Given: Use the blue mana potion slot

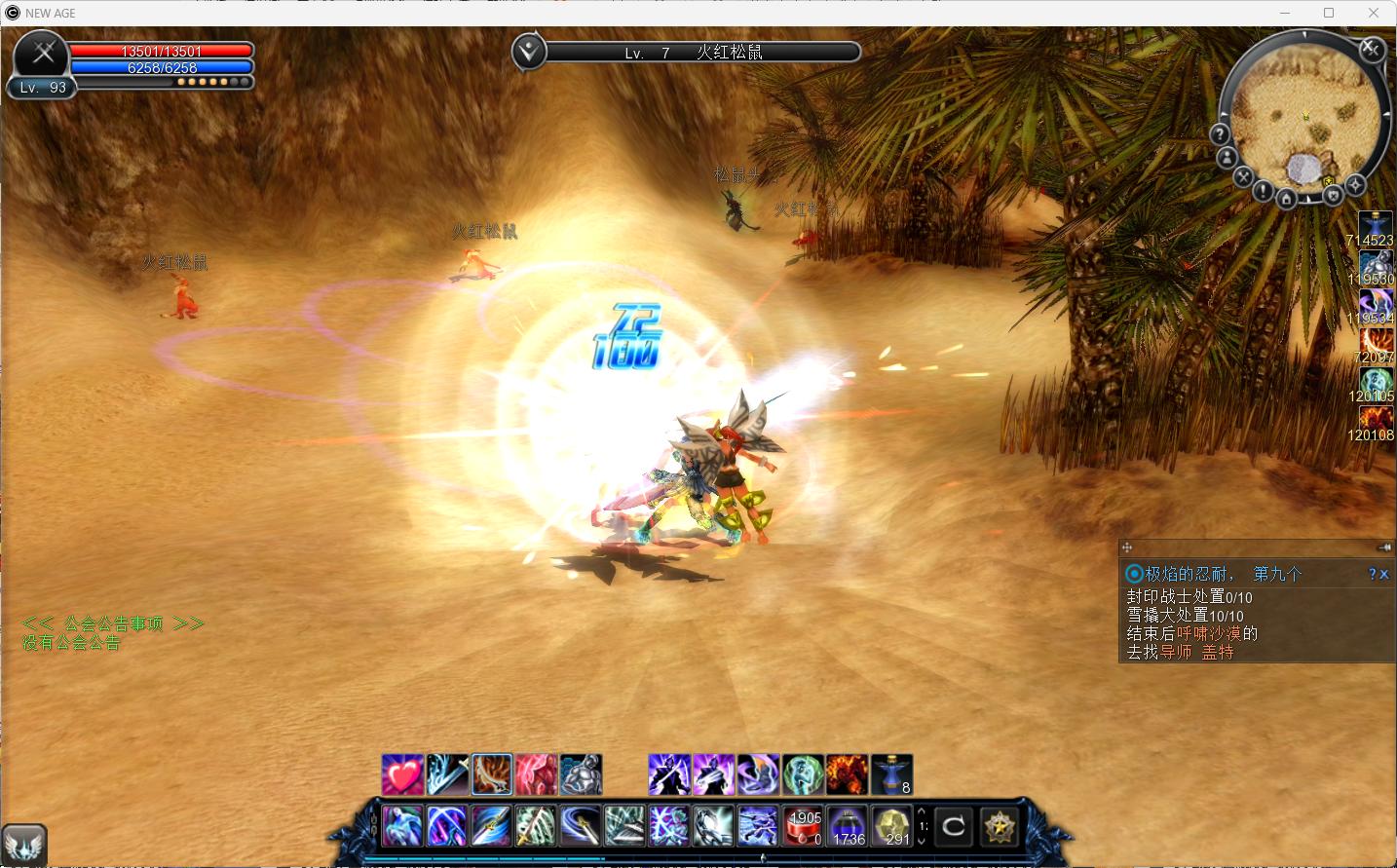Looking at the screenshot, I should coord(848,827).
